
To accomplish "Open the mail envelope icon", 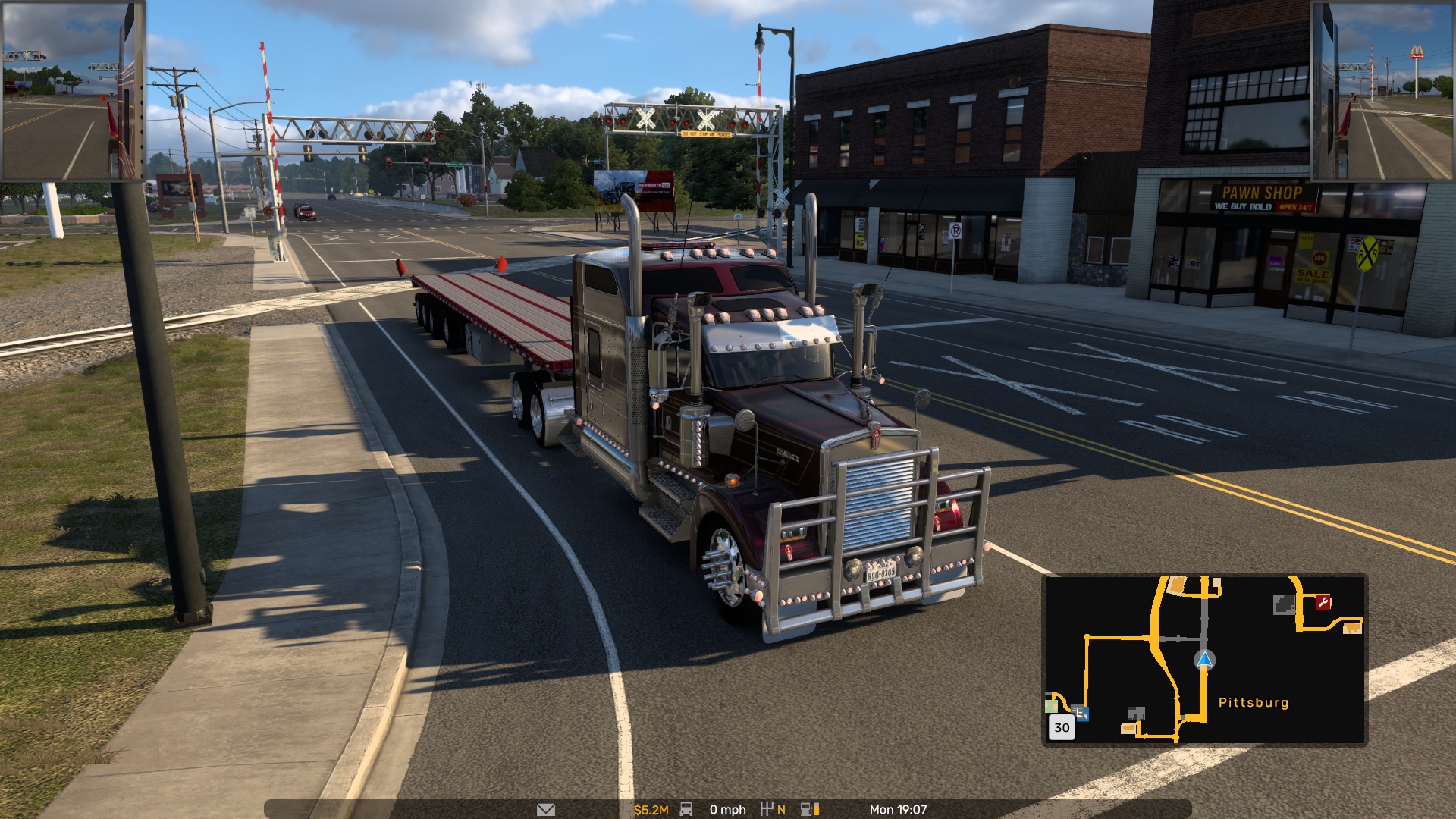I will [x=545, y=810].
